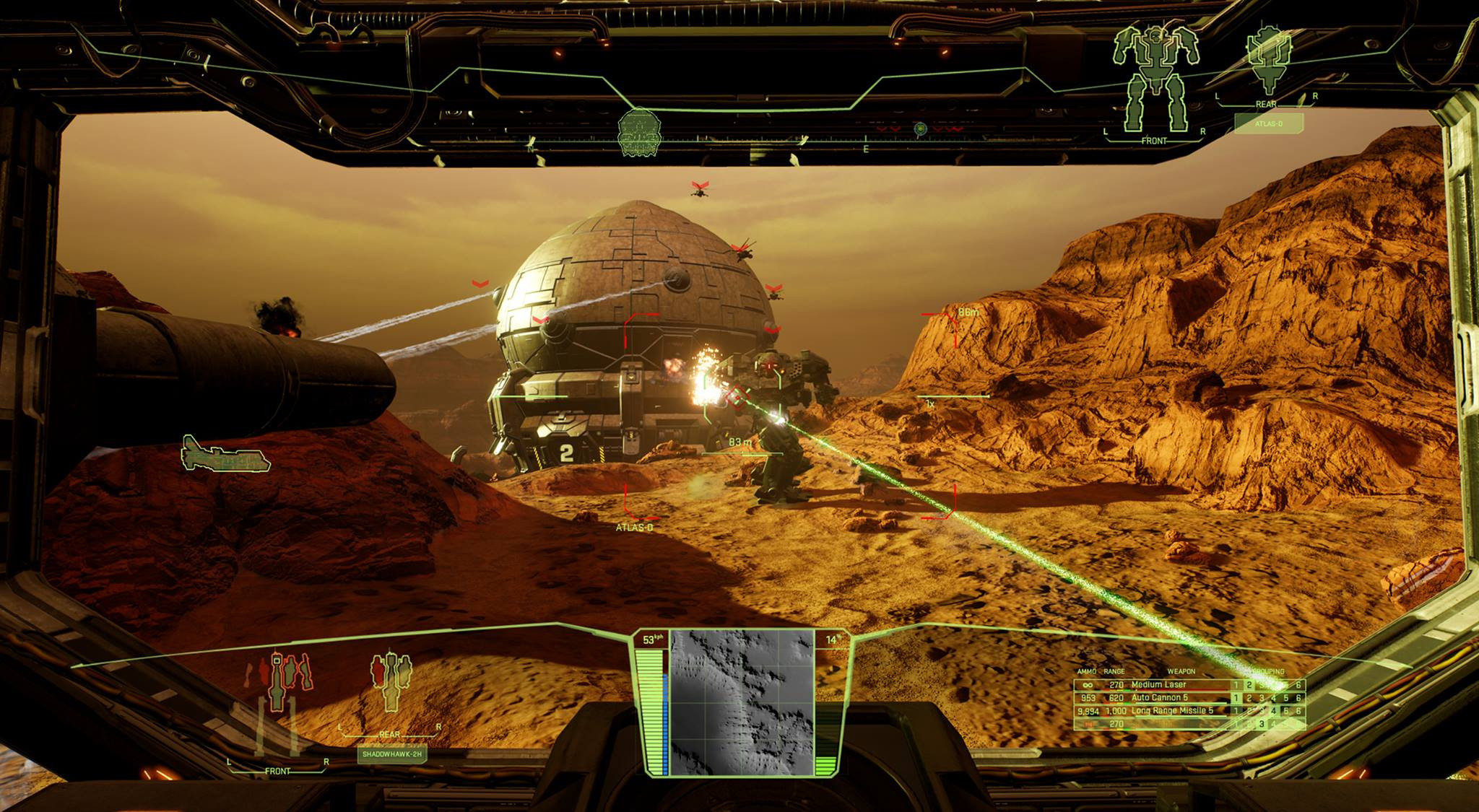Screen dimensions: 1479x812
Task: Click the target's rear Atlas armor diagram
Action: (x=1267, y=61)
